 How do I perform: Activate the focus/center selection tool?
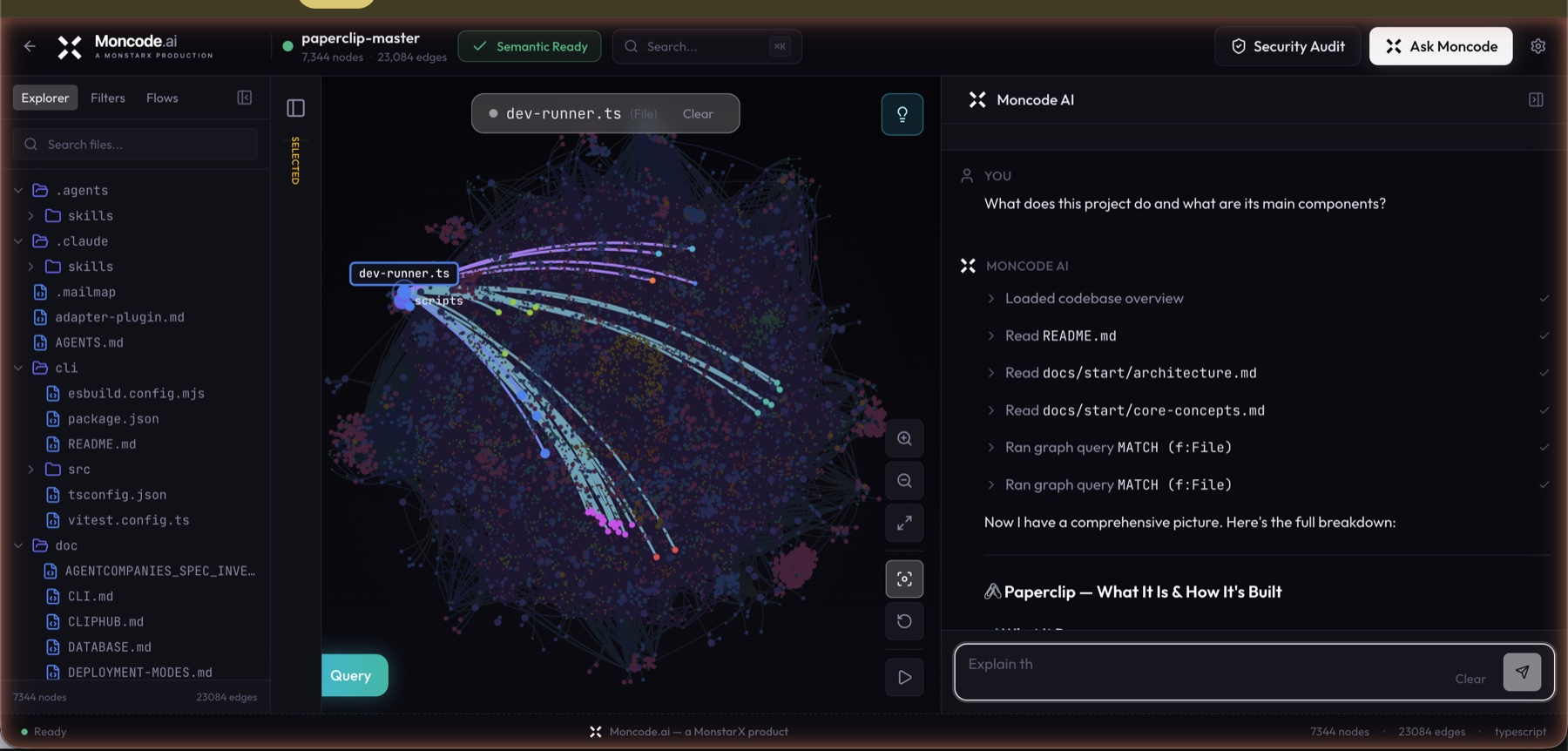pyautogui.click(x=904, y=578)
